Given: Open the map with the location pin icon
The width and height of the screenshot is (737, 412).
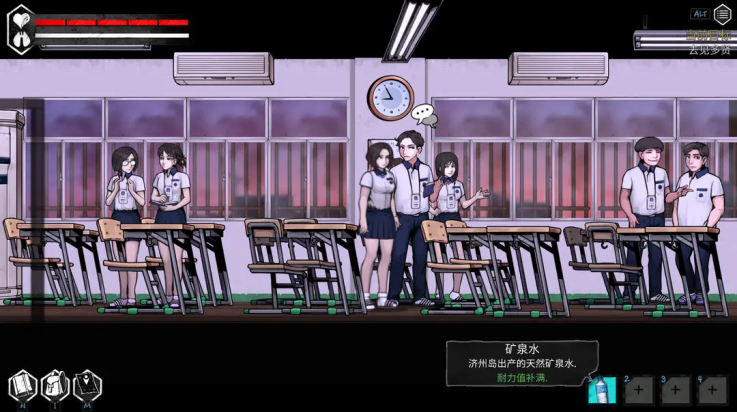Looking at the screenshot, I should click(88, 385).
